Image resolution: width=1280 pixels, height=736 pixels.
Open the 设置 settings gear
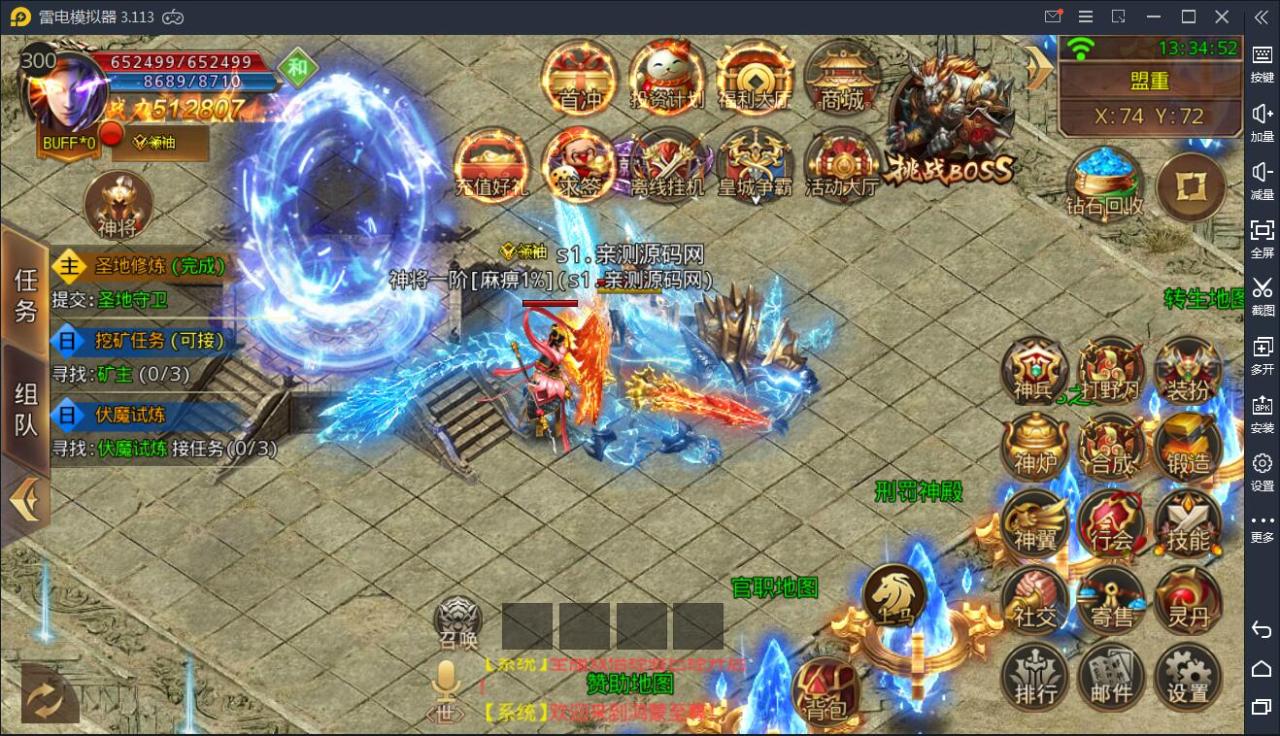pyautogui.click(x=1188, y=677)
